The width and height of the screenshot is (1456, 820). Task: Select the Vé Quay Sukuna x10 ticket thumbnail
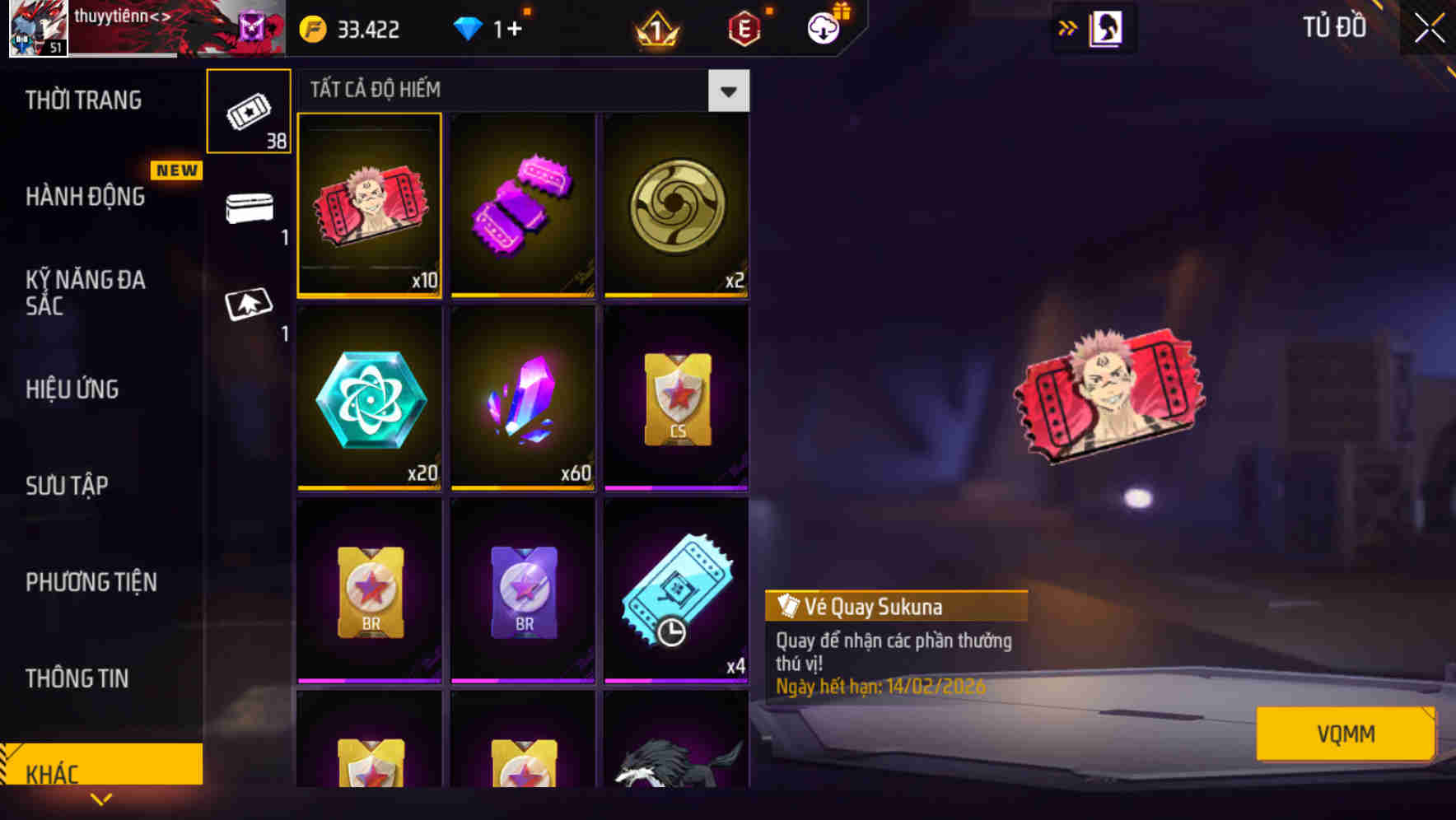click(x=368, y=206)
